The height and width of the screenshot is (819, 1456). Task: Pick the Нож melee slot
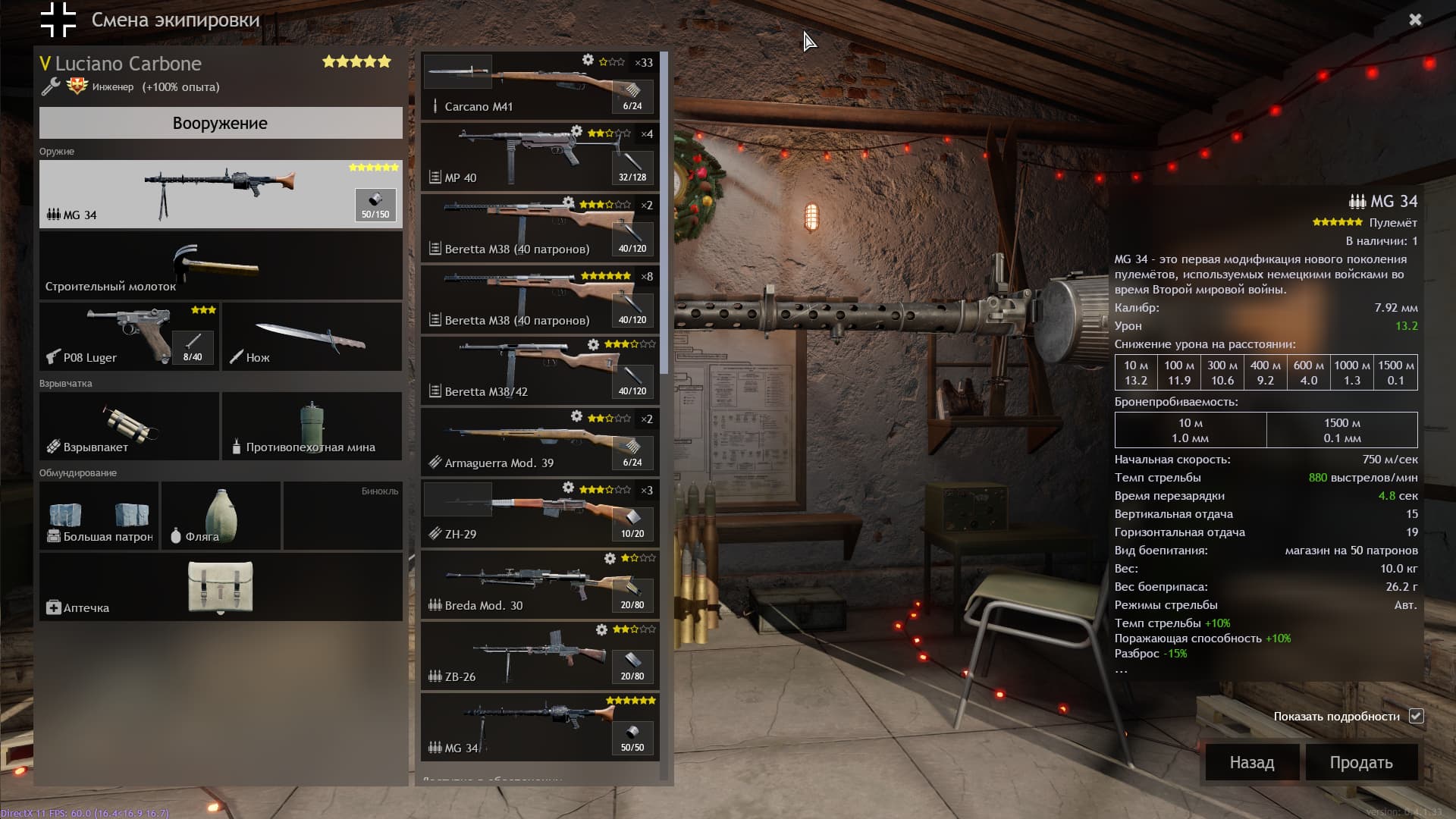click(312, 337)
